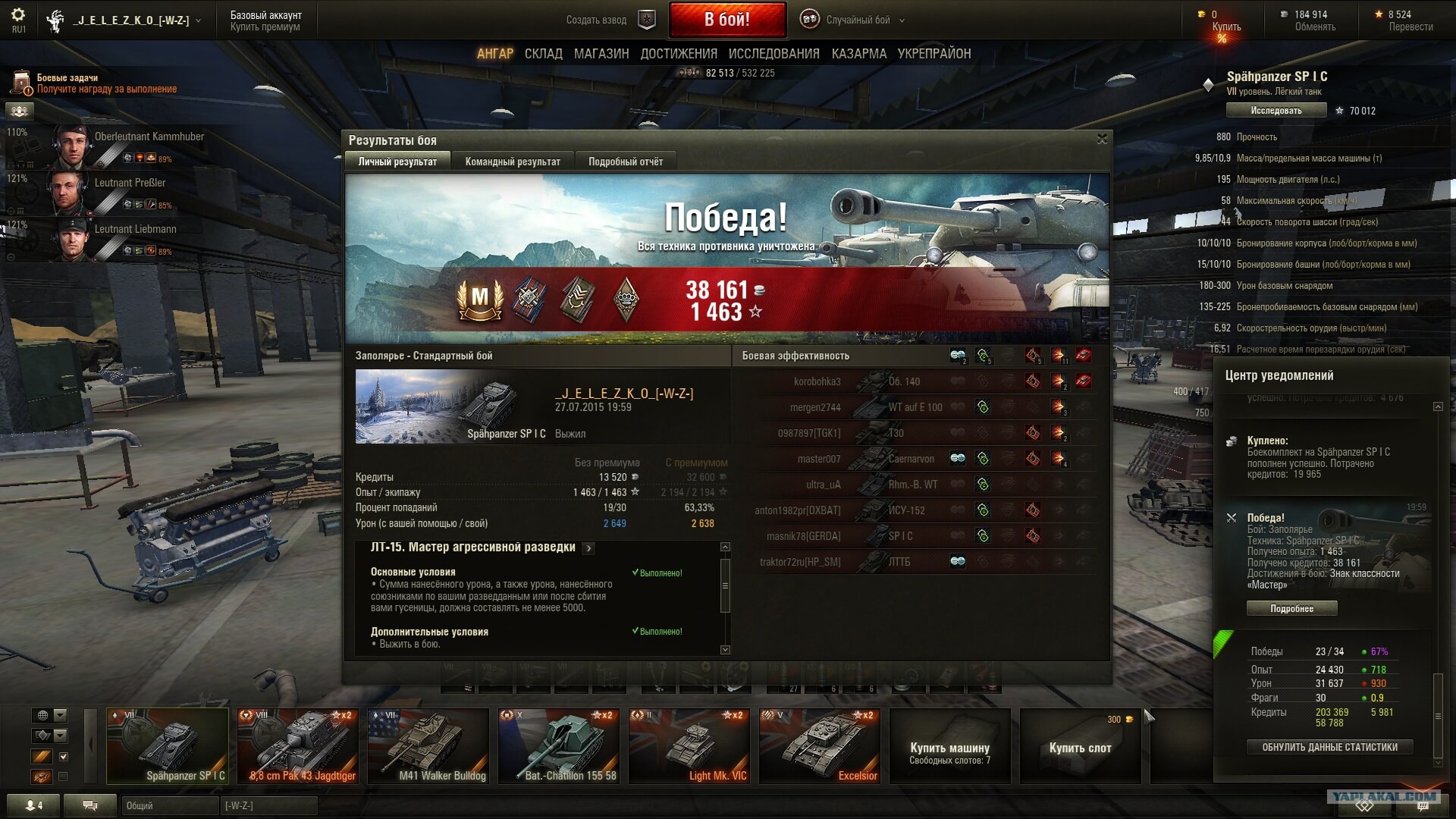Buy a new vehicle via Купить машину
Screen dimensions: 1456x819
pyautogui.click(x=949, y=746)
